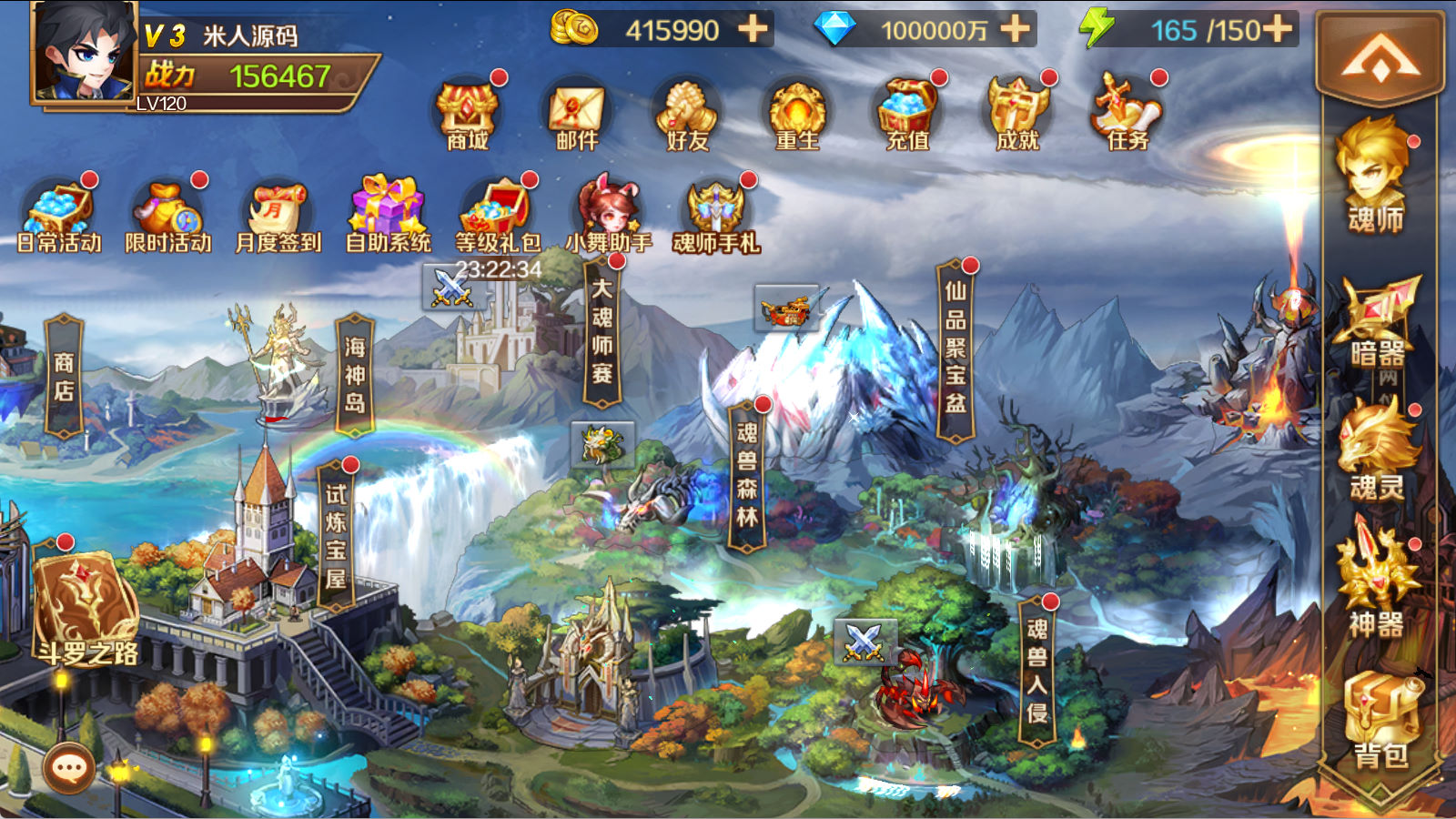Open 月度签到 monthly sign-in
Image resolution: width=1456 pixels, height=819 pixels.
tap(278, 217)
